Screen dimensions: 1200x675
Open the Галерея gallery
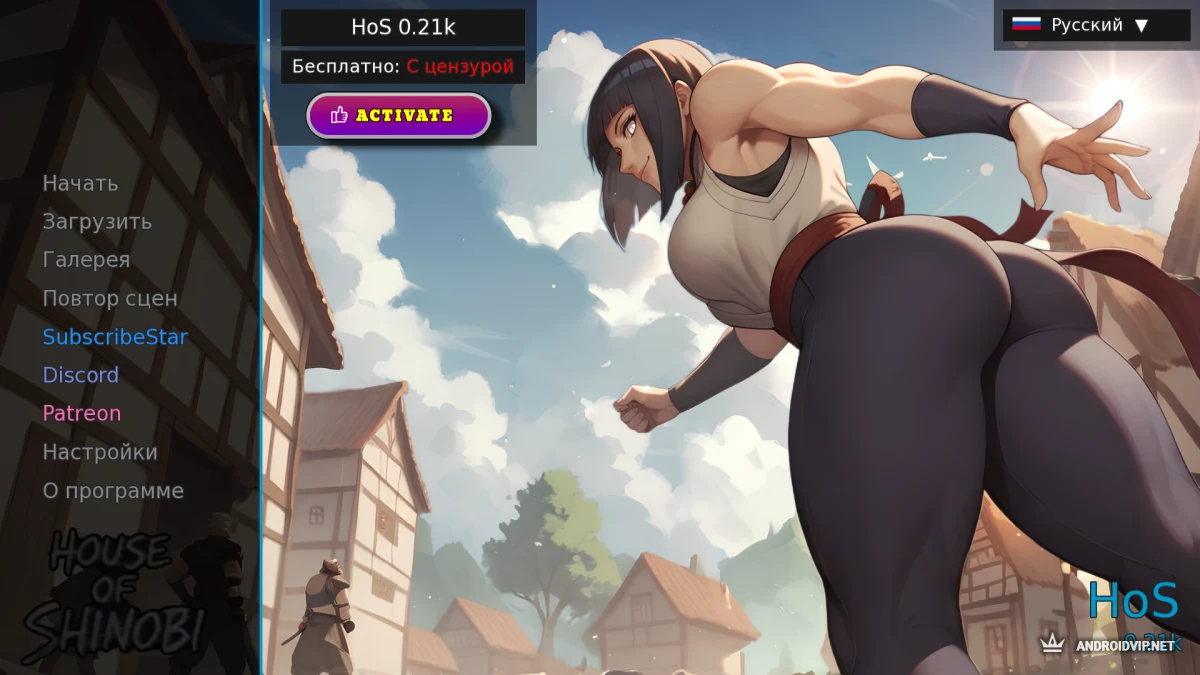(x=86, y=260)
